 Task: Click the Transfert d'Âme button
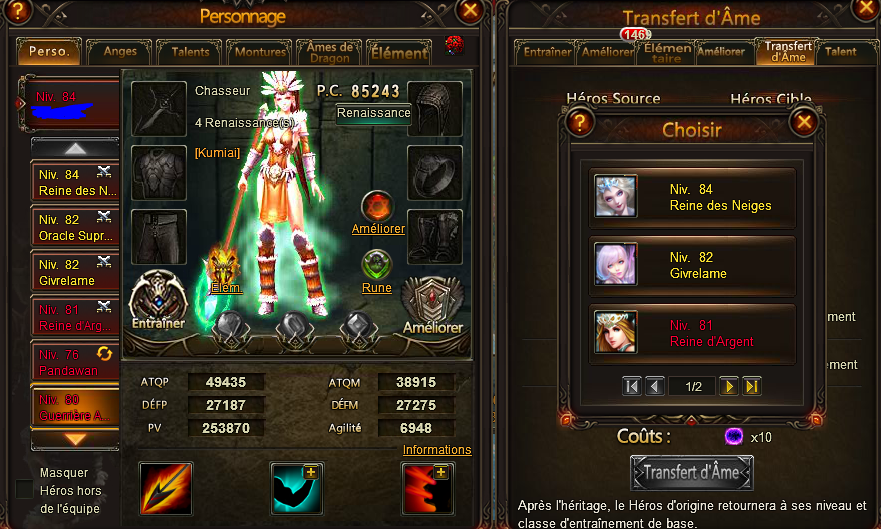point(692,472)
